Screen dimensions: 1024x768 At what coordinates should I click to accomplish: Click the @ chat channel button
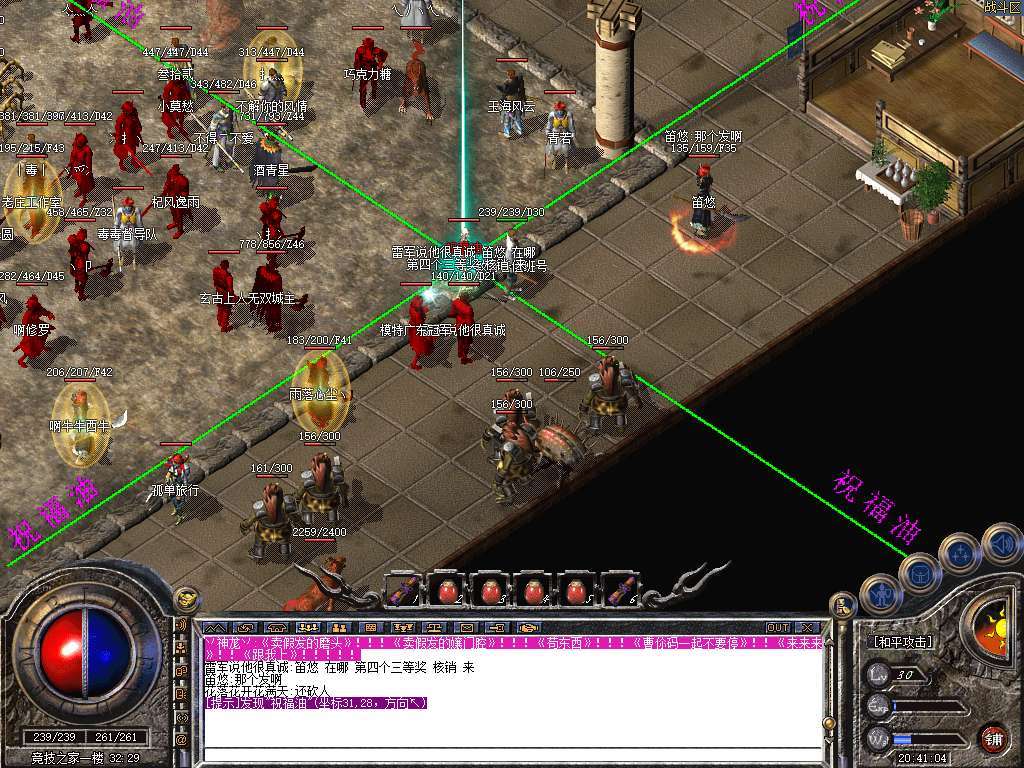coord(182,741)
